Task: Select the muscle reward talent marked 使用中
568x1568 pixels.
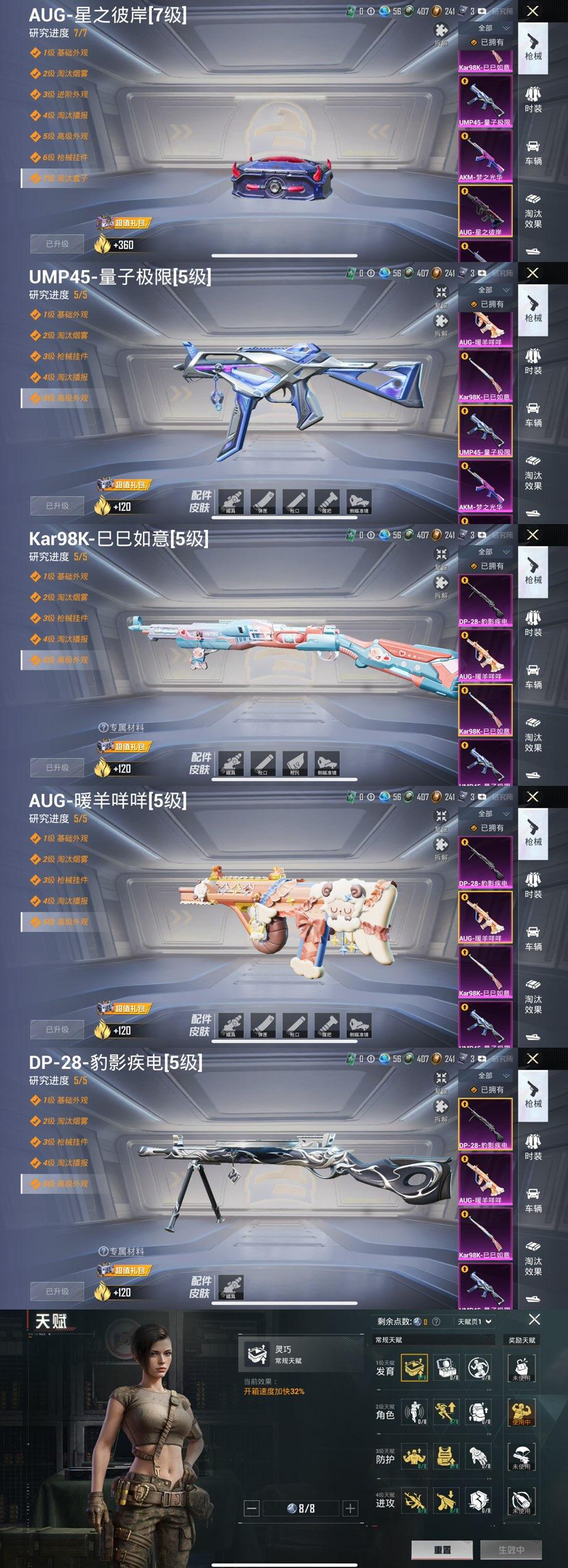Action: click(x=521, y=1412)
